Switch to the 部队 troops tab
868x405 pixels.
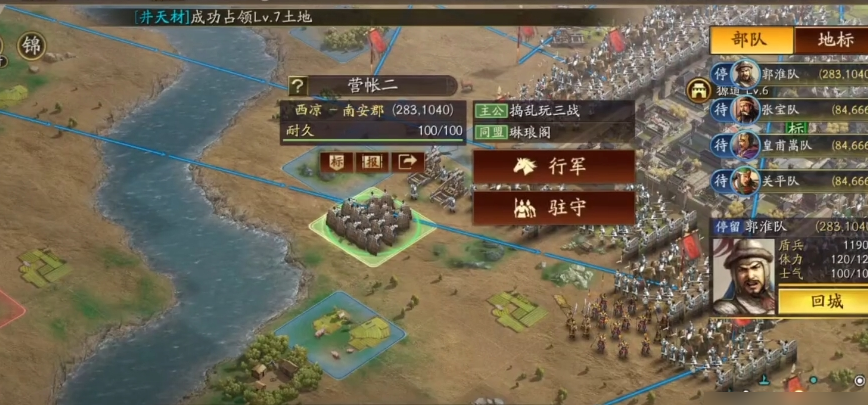(x=752, y=40)
